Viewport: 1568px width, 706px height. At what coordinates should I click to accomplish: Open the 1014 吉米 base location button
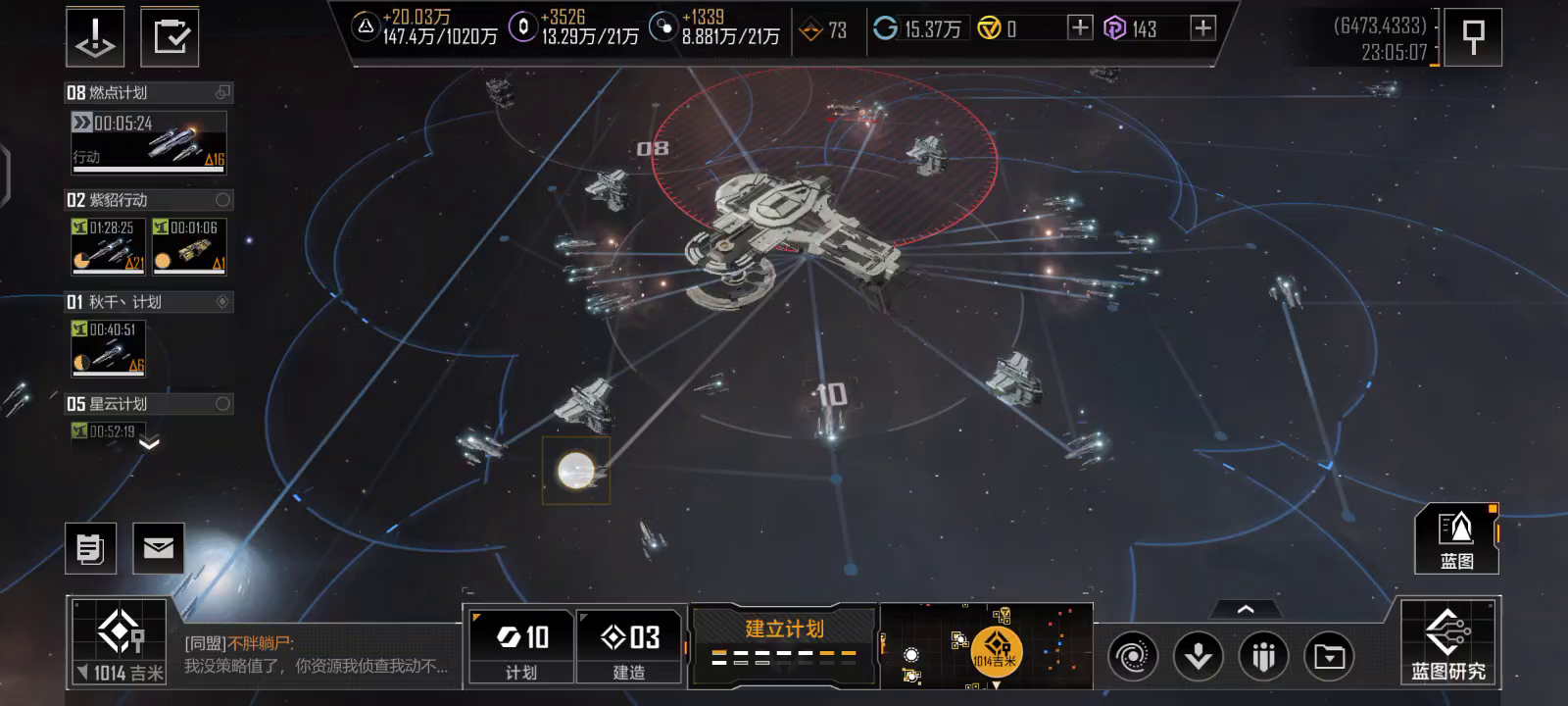[119, 641]
